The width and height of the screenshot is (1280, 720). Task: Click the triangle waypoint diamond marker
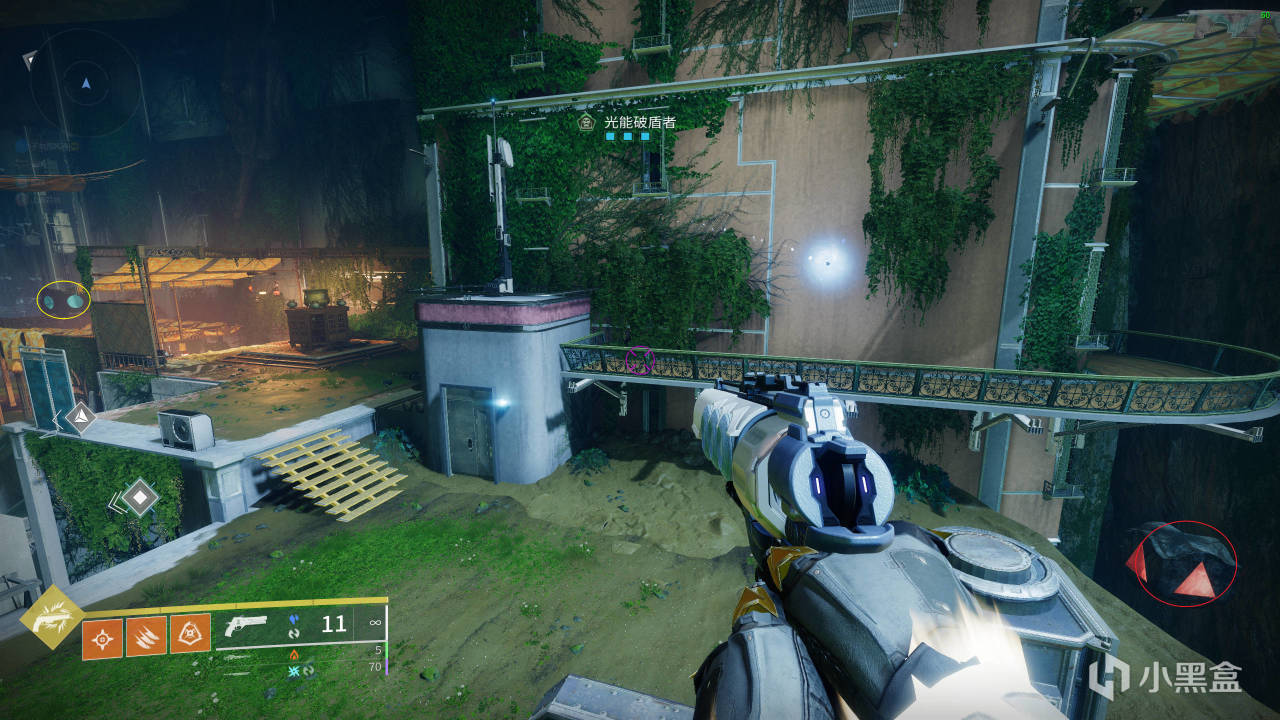tap(80, 418)
